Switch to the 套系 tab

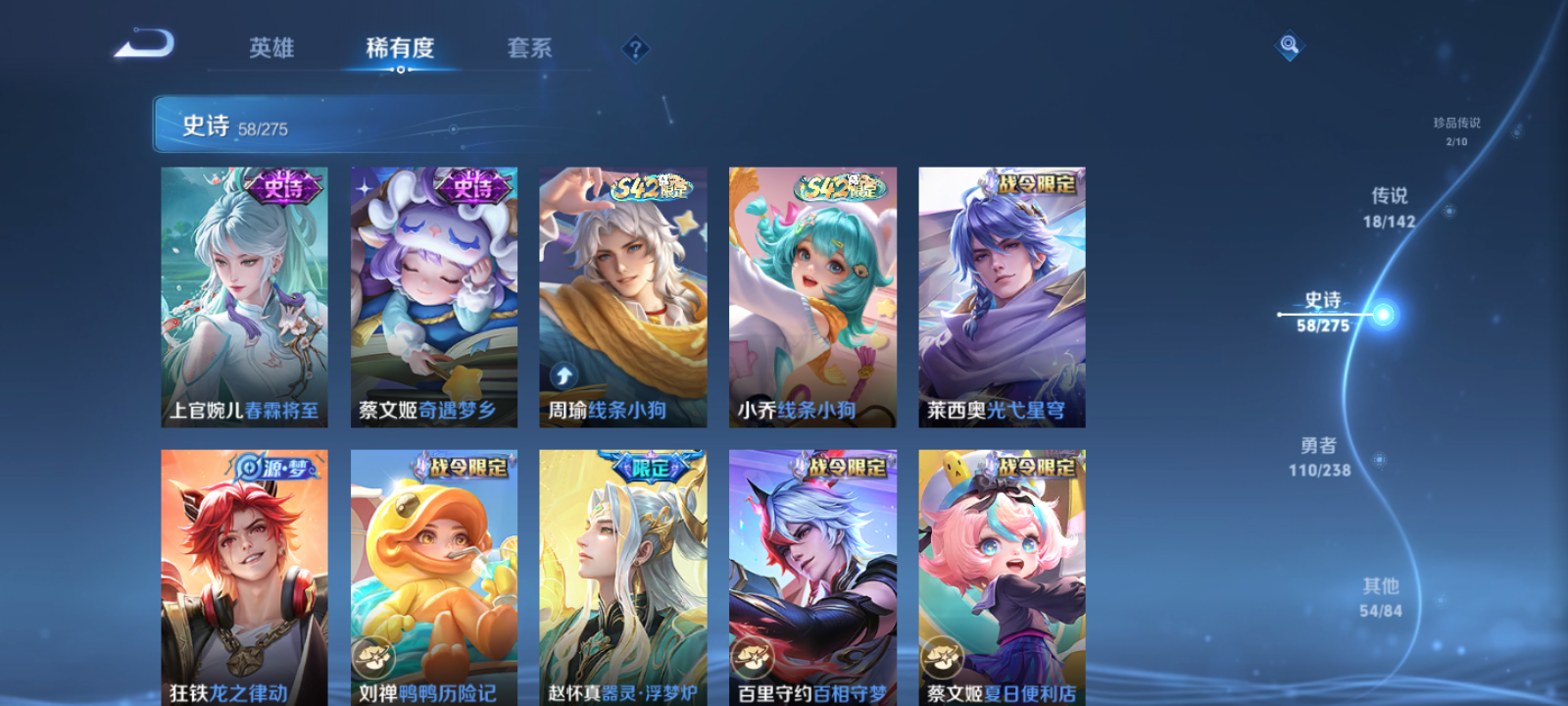[528, 47]
